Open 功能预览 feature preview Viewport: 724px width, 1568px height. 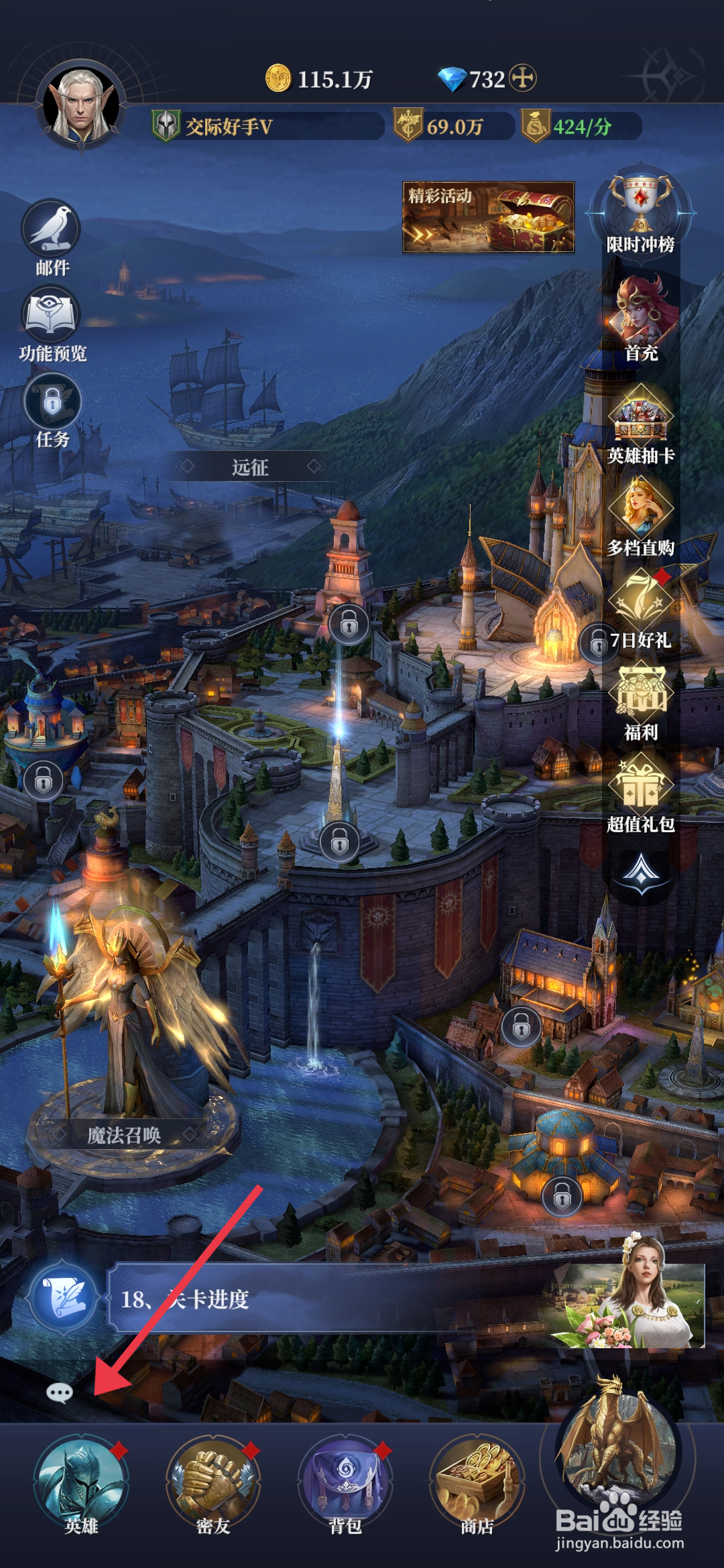(52, 319)
